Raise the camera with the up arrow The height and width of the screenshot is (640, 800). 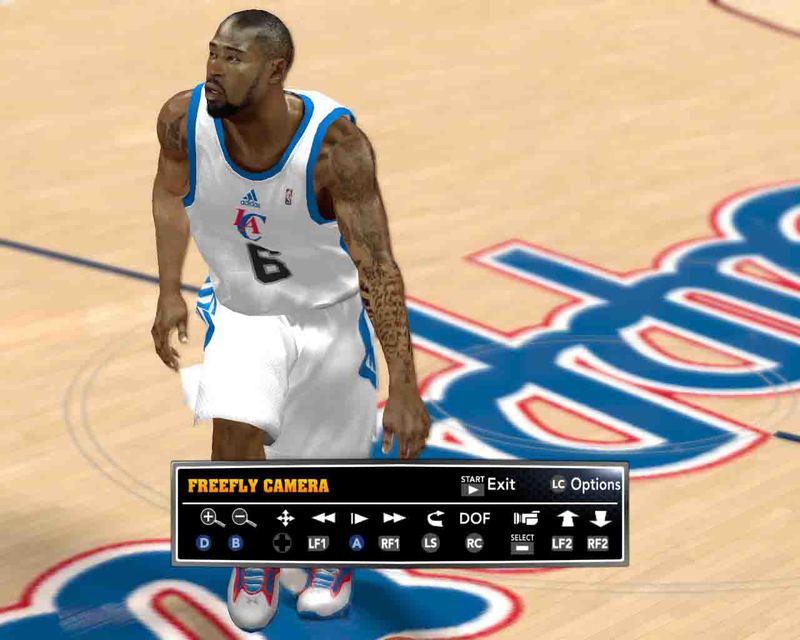(565, 518)
